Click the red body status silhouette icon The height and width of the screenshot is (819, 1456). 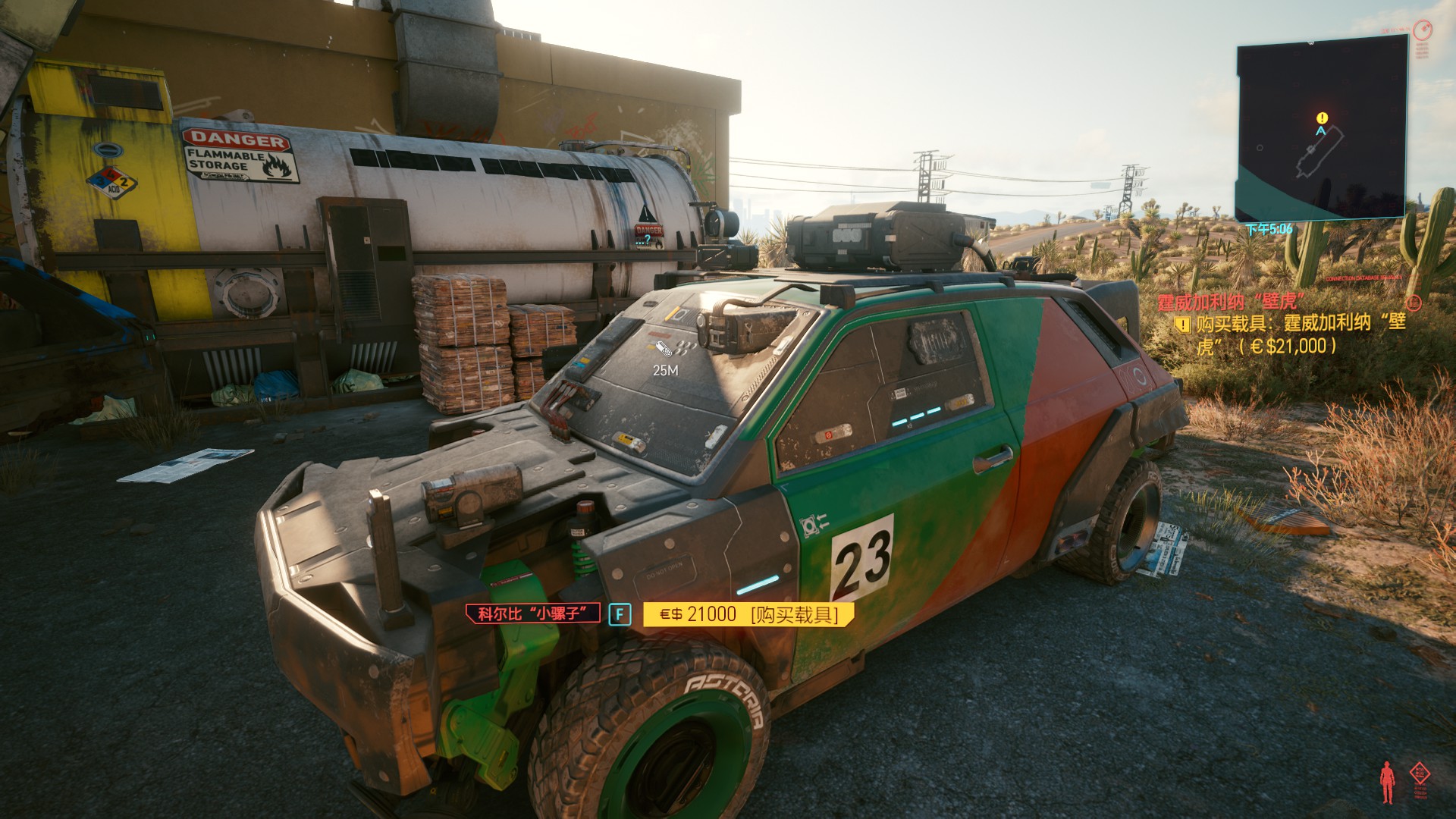point(1387,782)
